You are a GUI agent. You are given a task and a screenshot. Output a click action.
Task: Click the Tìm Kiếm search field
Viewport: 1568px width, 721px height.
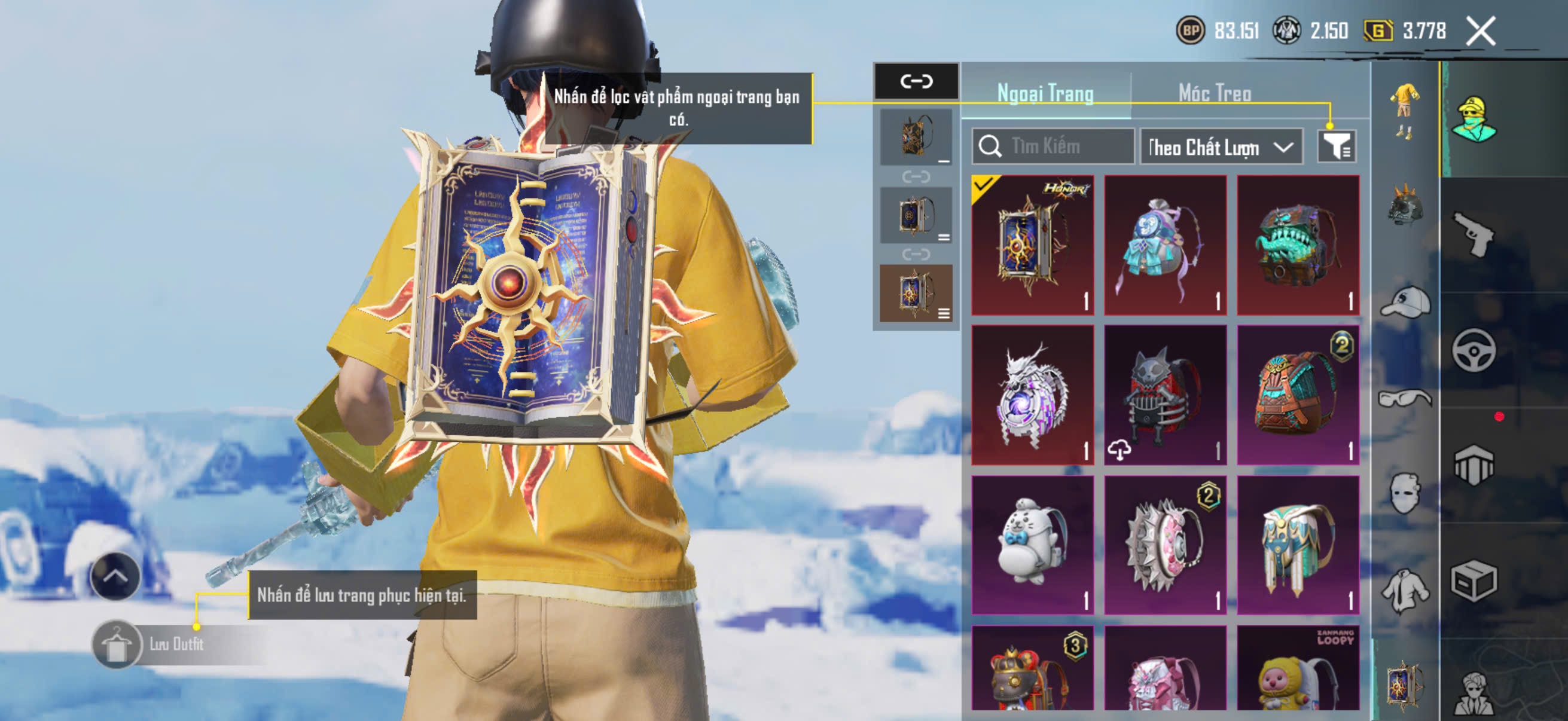click(1054, 146)
